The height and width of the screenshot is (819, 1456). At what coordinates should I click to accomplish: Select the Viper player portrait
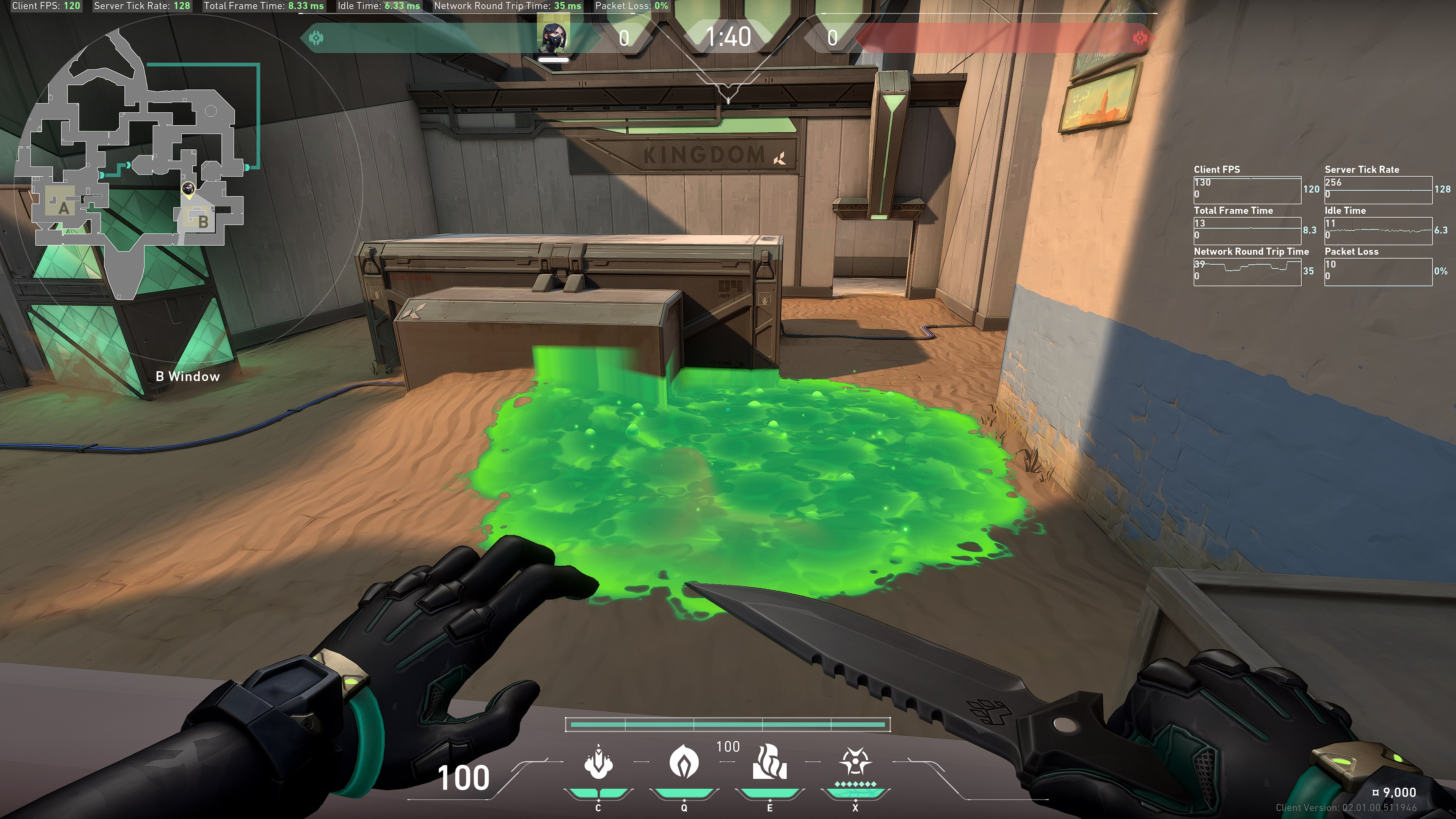[553, 36]
